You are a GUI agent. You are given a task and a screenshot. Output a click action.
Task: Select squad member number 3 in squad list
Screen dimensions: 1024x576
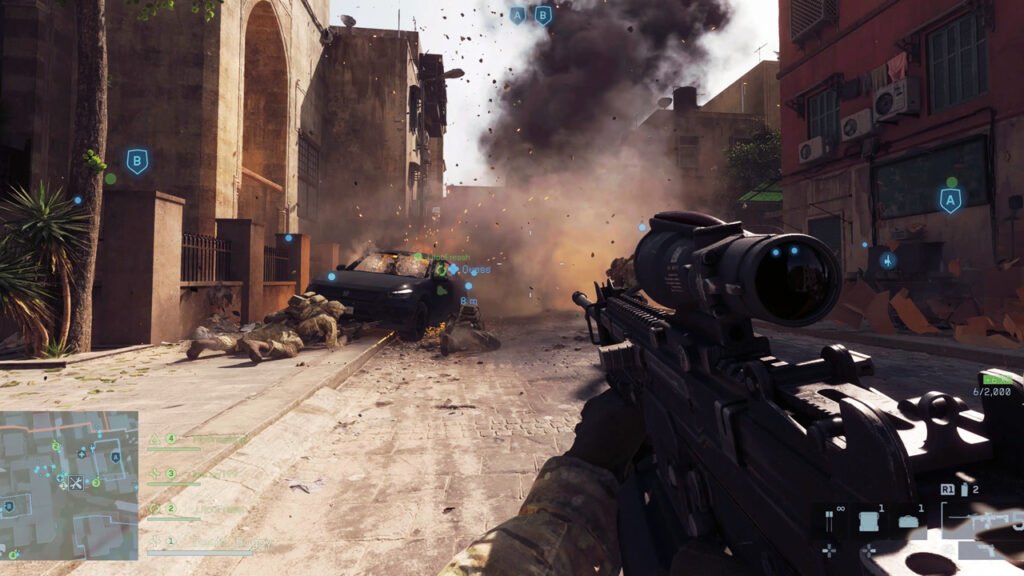coord(171,474)
